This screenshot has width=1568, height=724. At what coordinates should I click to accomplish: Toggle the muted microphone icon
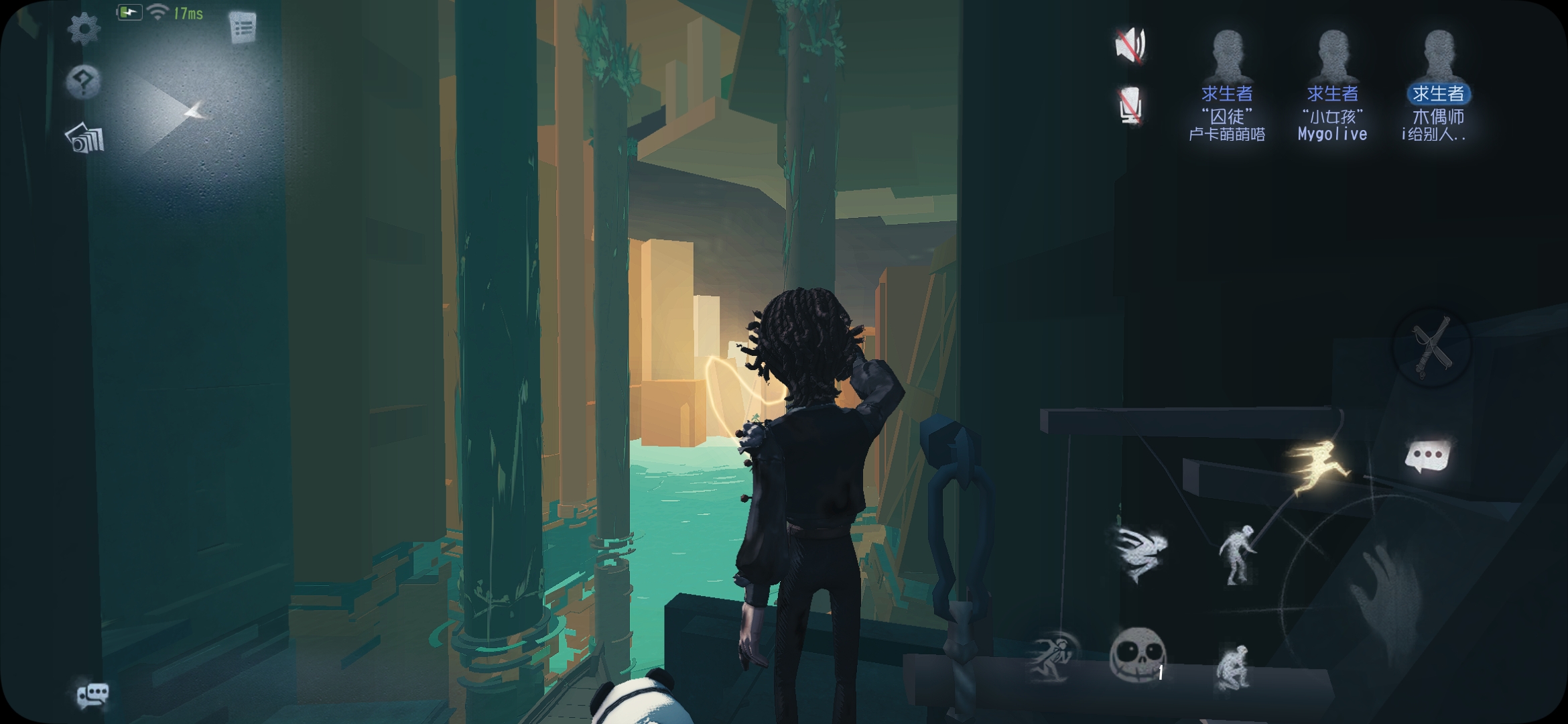(1130, 106)
